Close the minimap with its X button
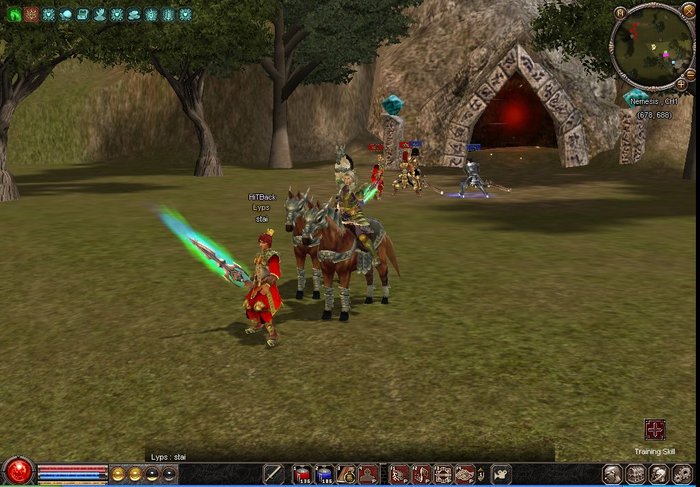This screenshot has width=700, height=487. pyautogui.click(x=688, y=13)
